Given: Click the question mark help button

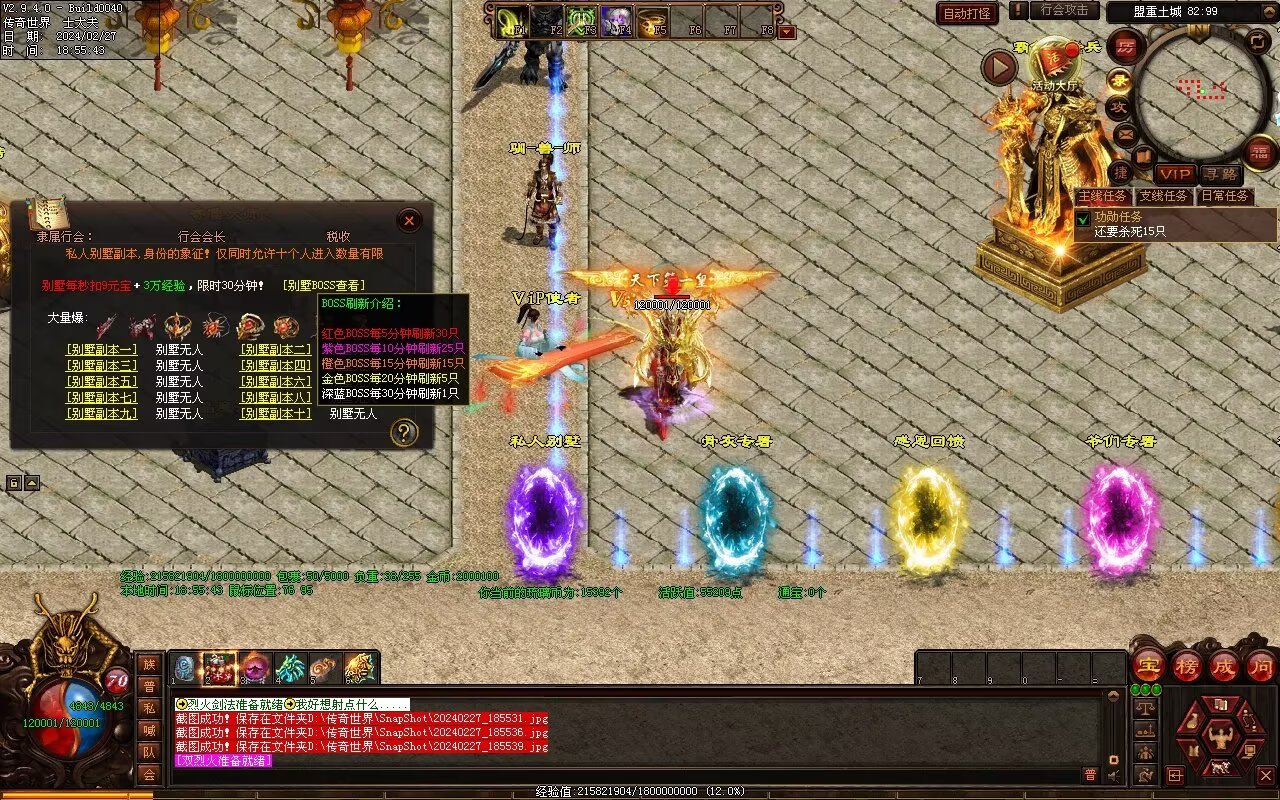Looking at the screenshot, I should (x=403, y=432).
